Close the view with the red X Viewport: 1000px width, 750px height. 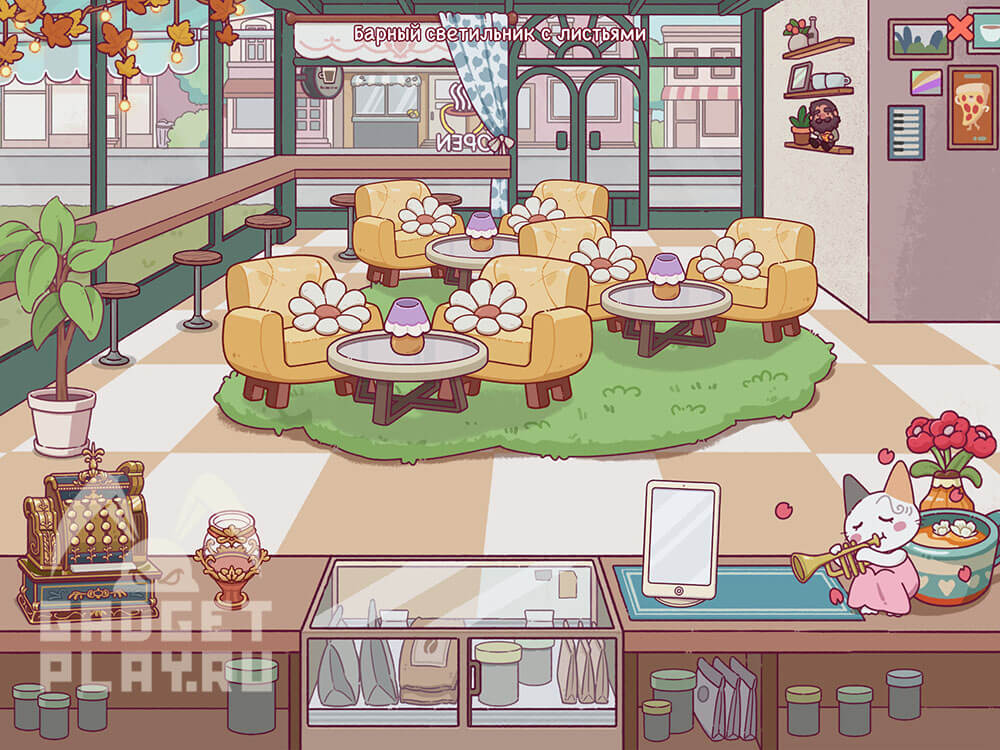tap(959, 28)
